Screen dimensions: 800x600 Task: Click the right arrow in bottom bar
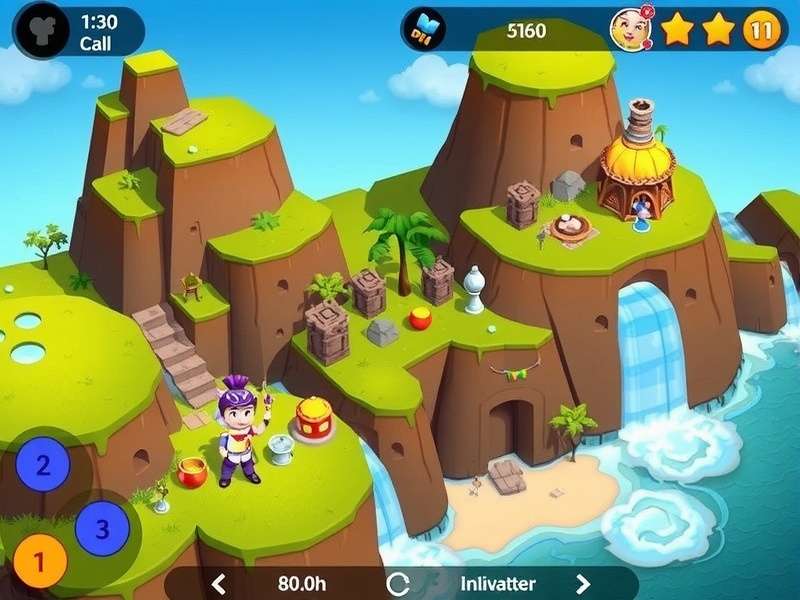pos(583,584)
